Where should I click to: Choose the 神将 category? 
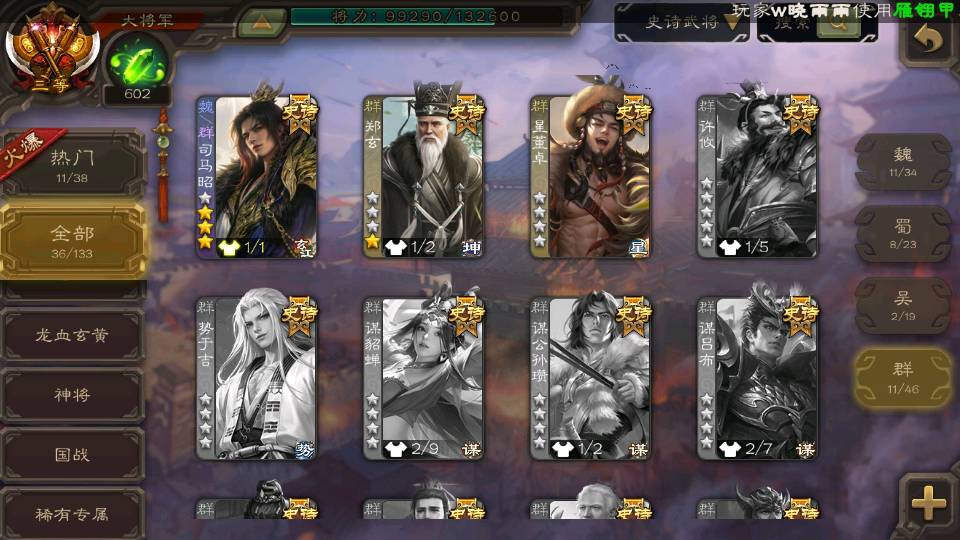72,395
